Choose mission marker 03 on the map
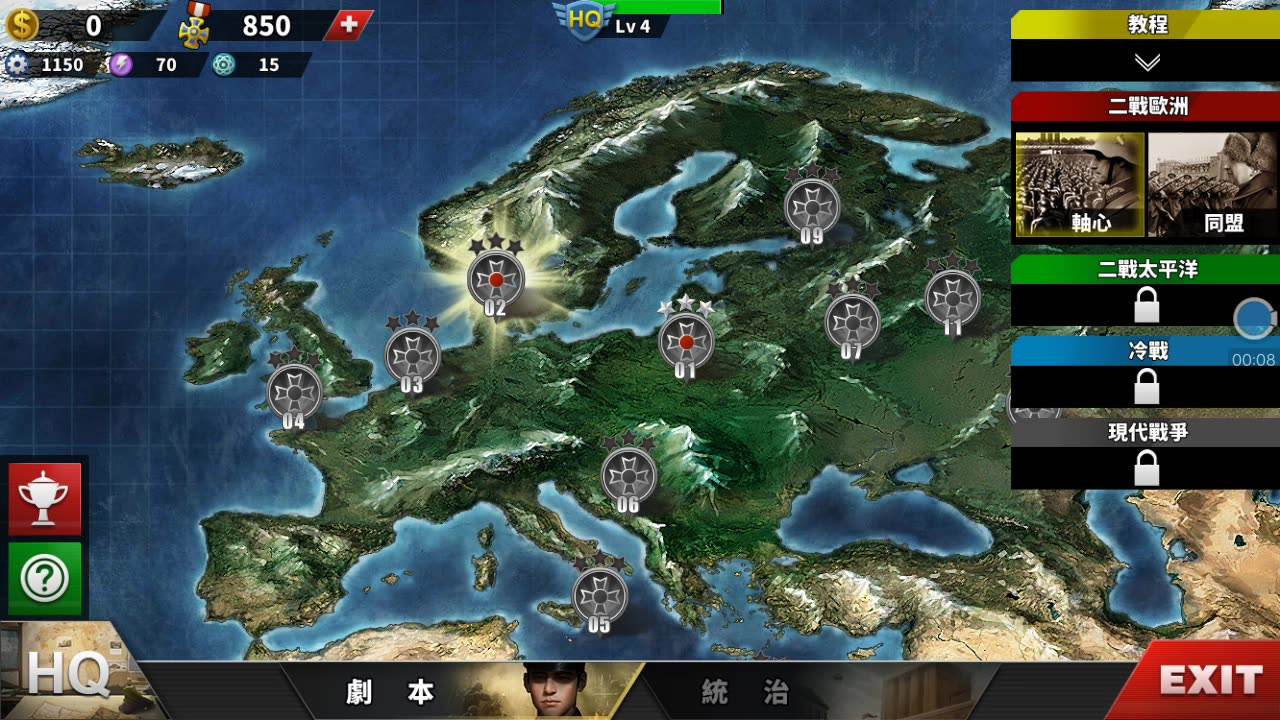The width and height of the screenshot is (1280, 720). (412, 353)
